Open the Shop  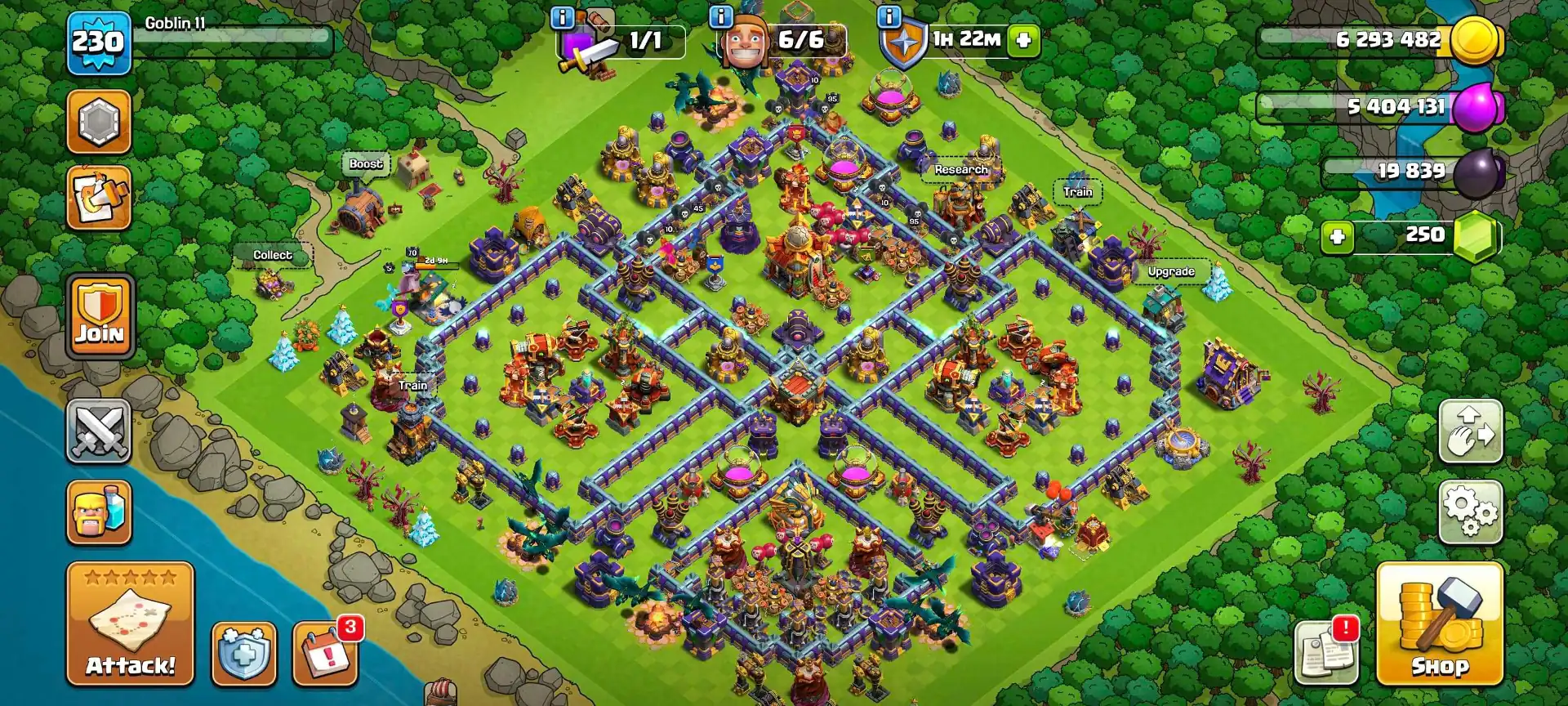point(1461,627)
